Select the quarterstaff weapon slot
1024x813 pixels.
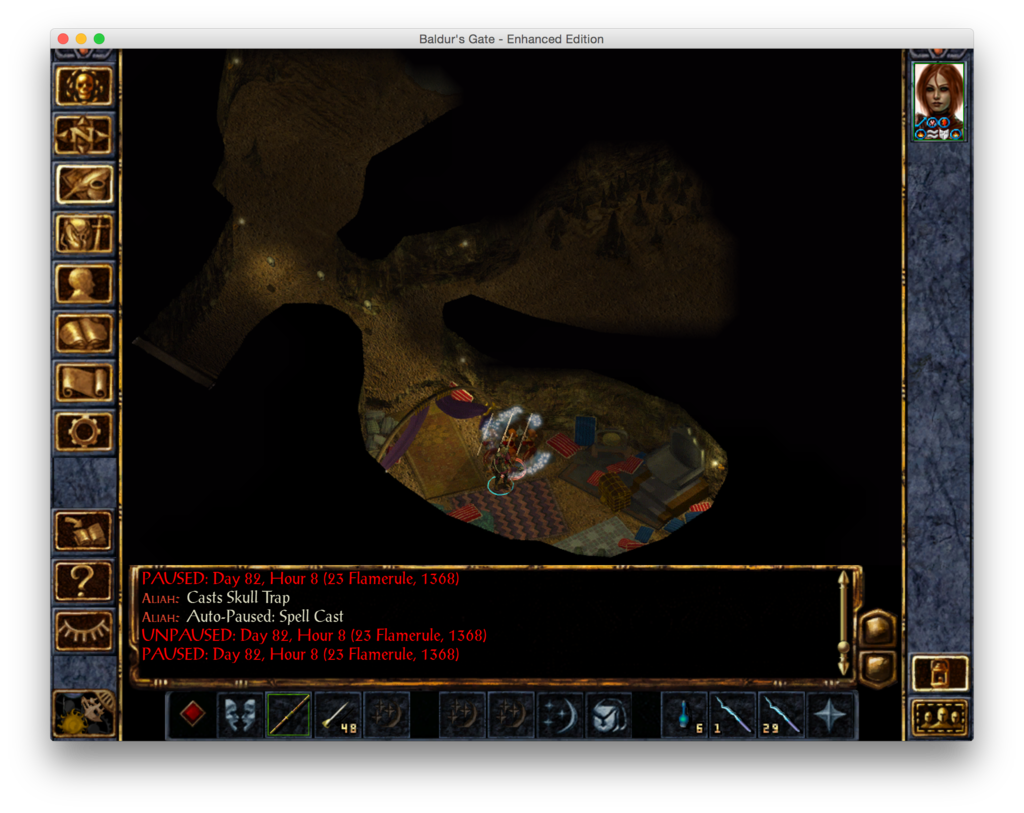point(289,715)
